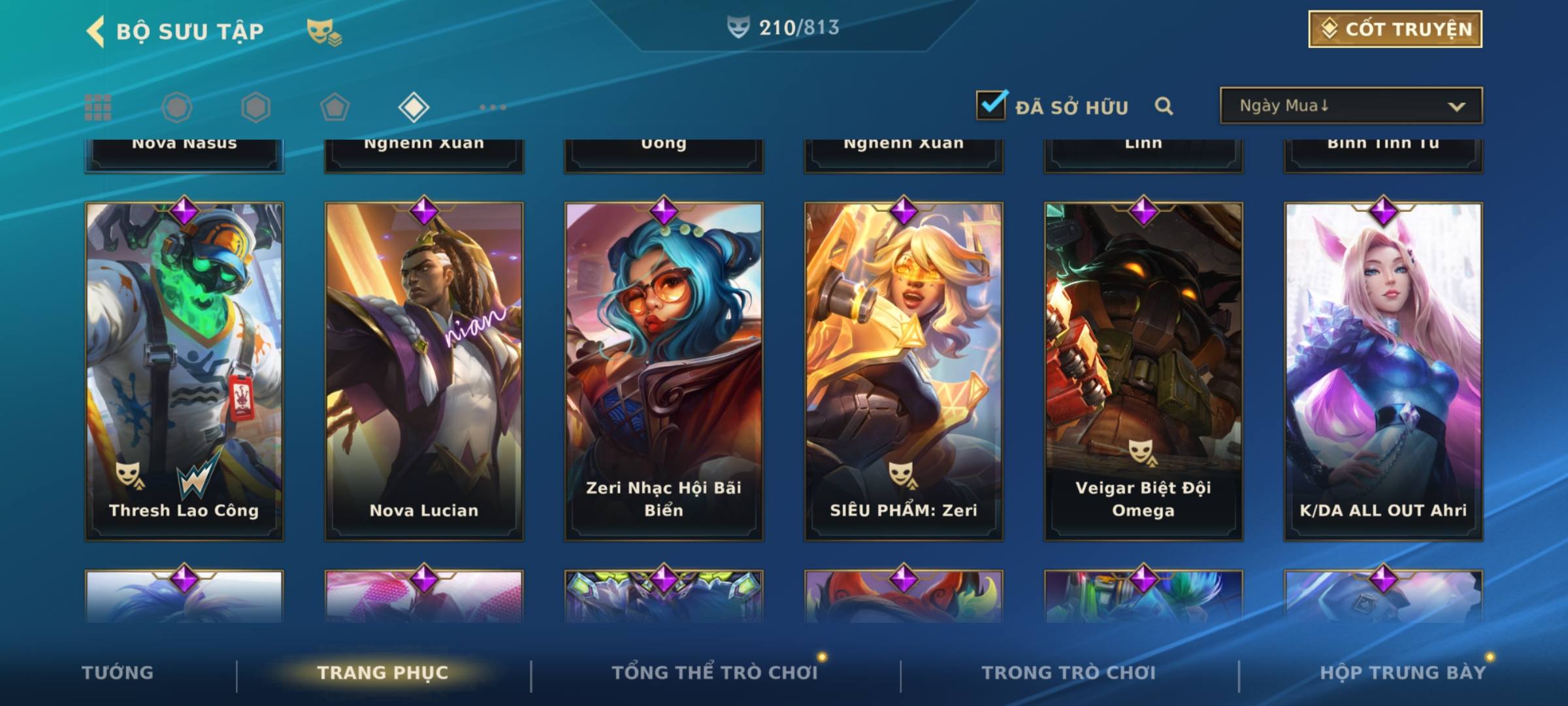This screenshot has height=706, width=1568.
Task: Go to the Hộp Trưng Bày tab
Action: [x=1403, y=673]
